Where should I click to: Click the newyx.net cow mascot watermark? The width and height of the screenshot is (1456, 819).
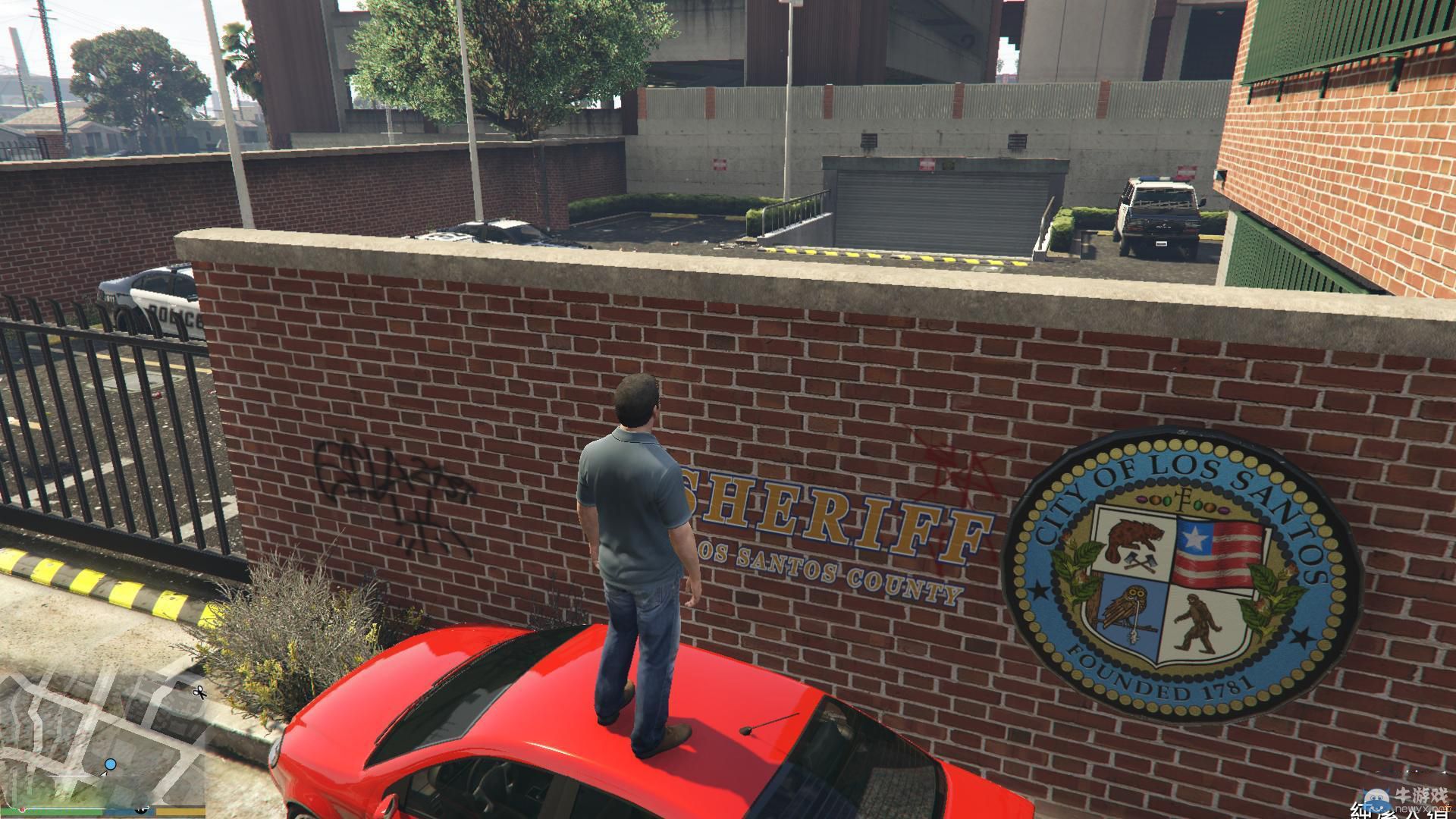click(x=1376, y=800)
